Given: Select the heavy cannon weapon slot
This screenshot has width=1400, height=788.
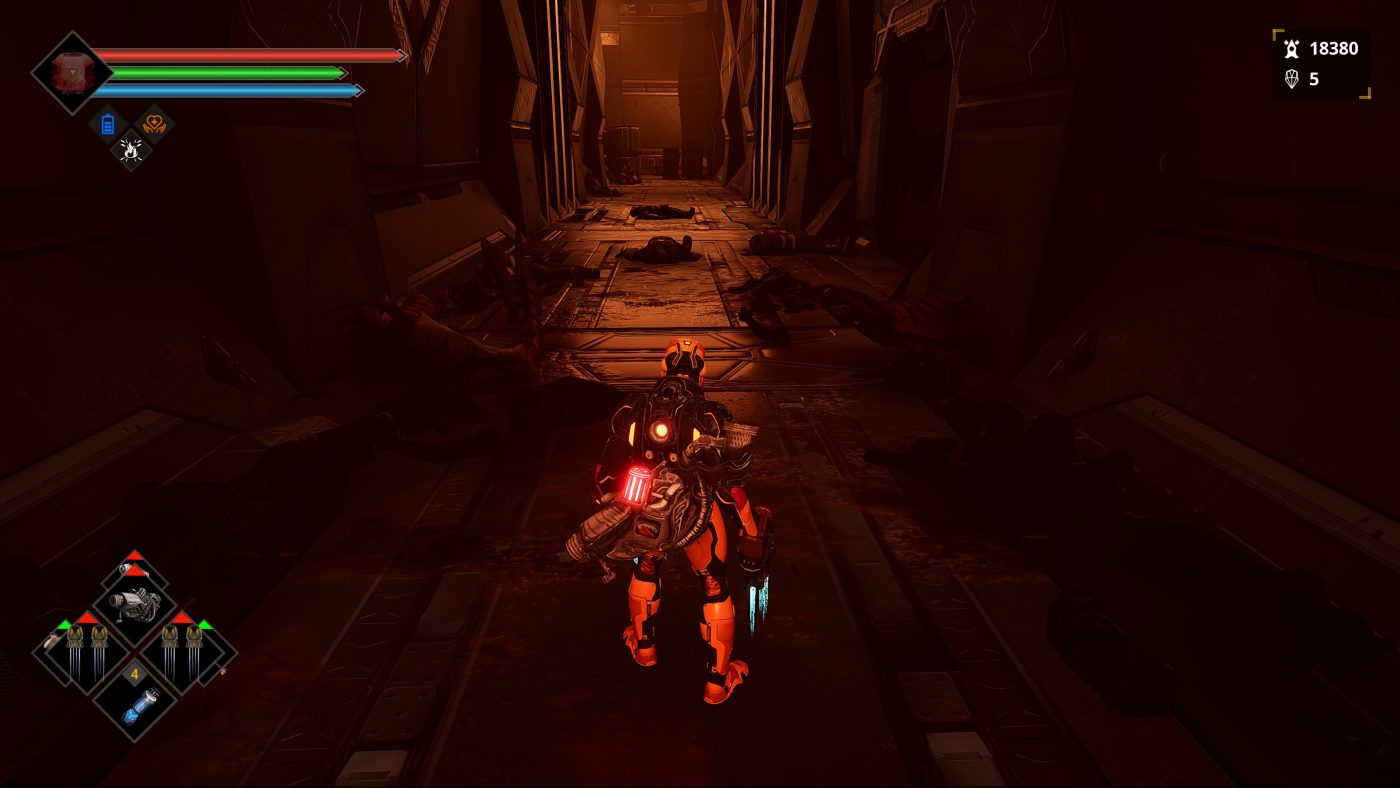Looking at the screenshot, I should tap(135, 602).
